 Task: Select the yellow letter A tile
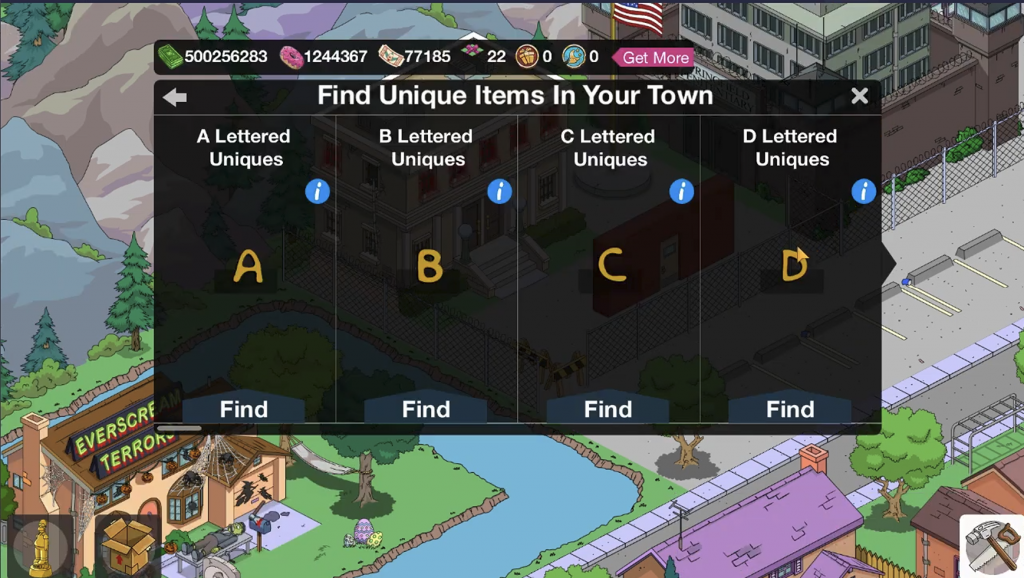click(247, 267)
